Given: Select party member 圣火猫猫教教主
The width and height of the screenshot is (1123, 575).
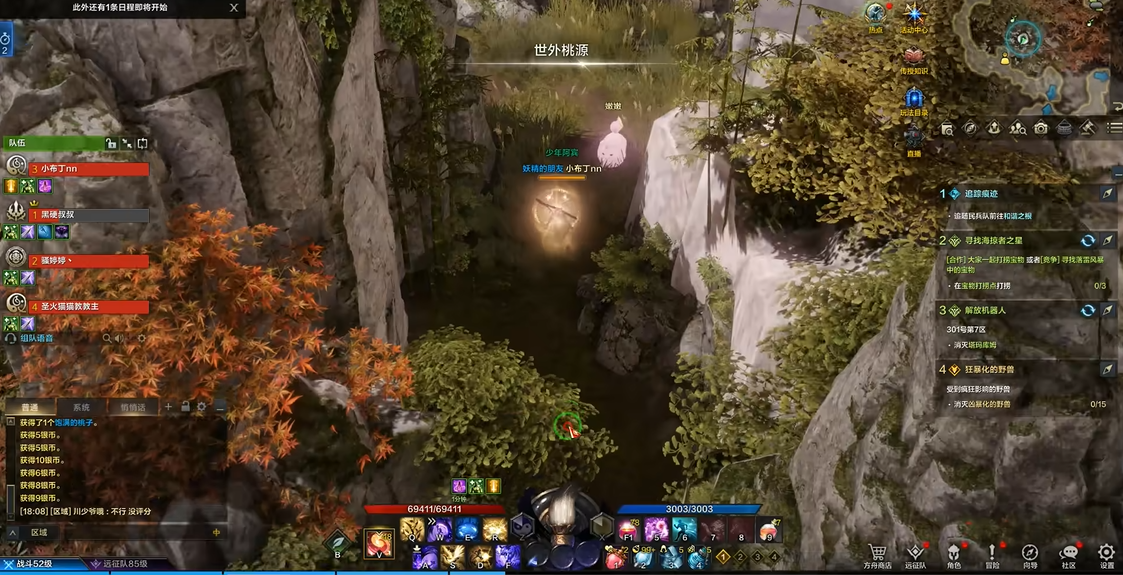Looking at the screenshot, I should (x=90, y=307).
